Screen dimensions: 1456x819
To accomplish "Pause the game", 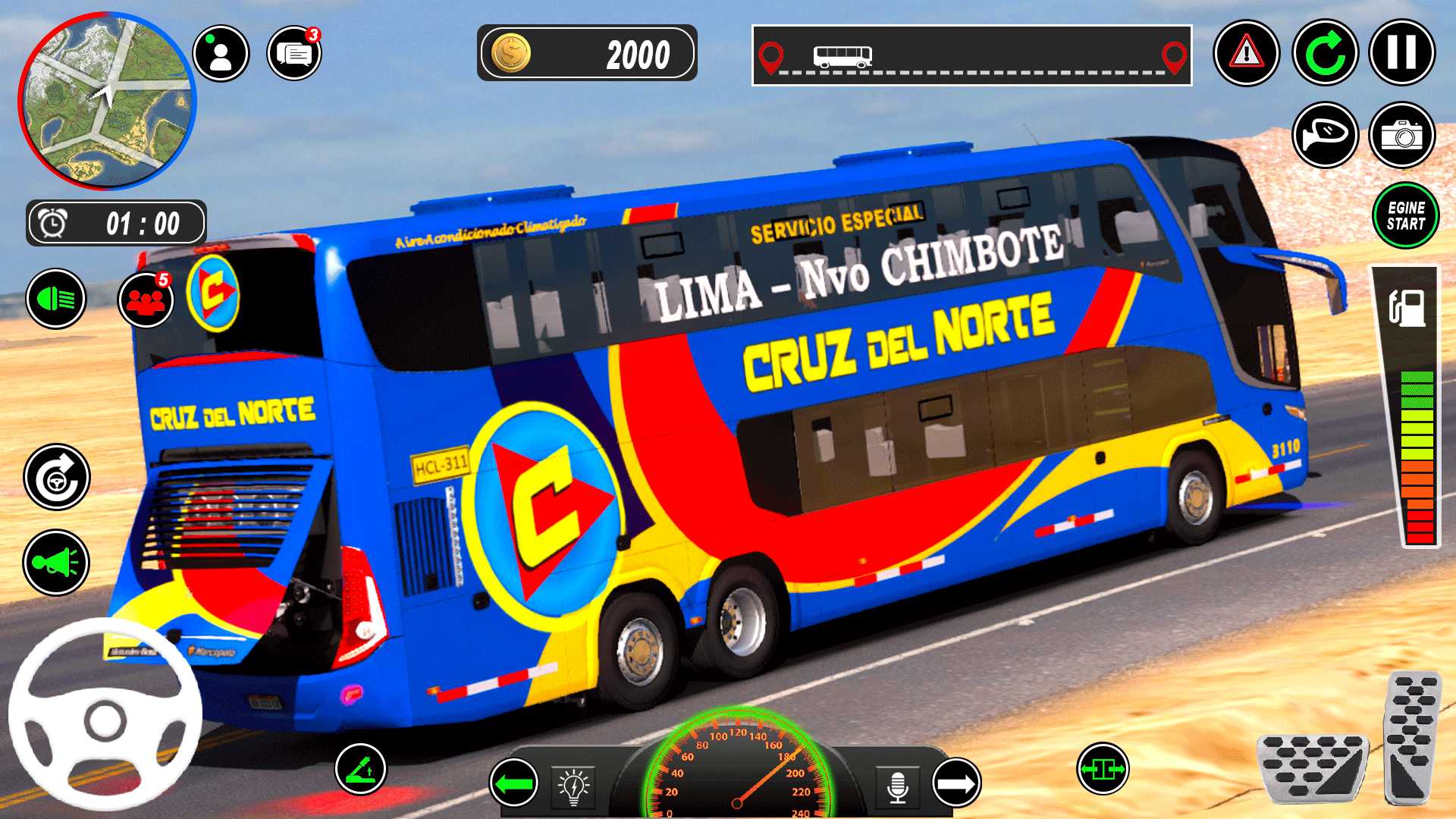I will pyautogui.click(x=1401, y=53).
